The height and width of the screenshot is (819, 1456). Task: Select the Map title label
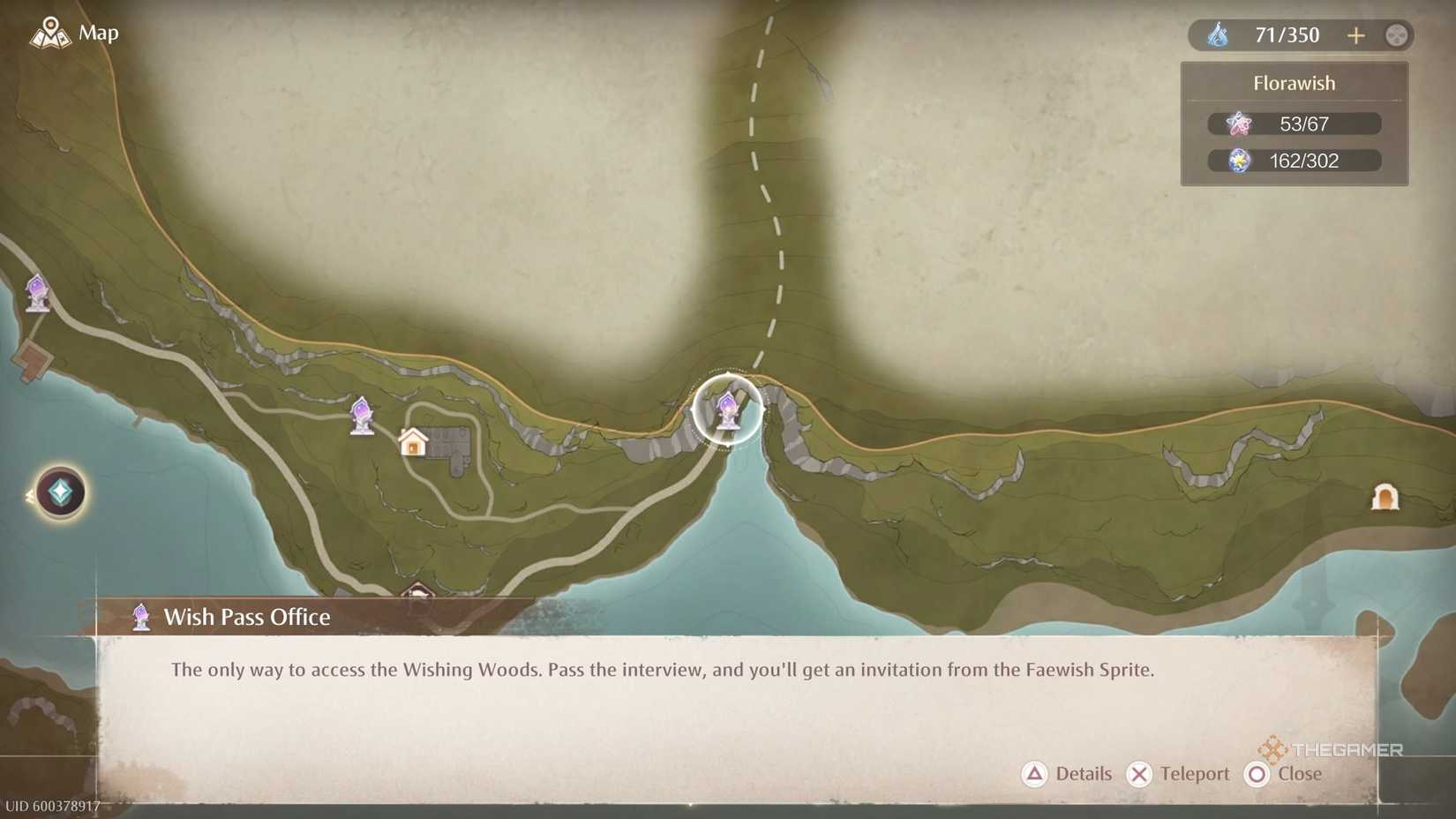coord(97,33)
